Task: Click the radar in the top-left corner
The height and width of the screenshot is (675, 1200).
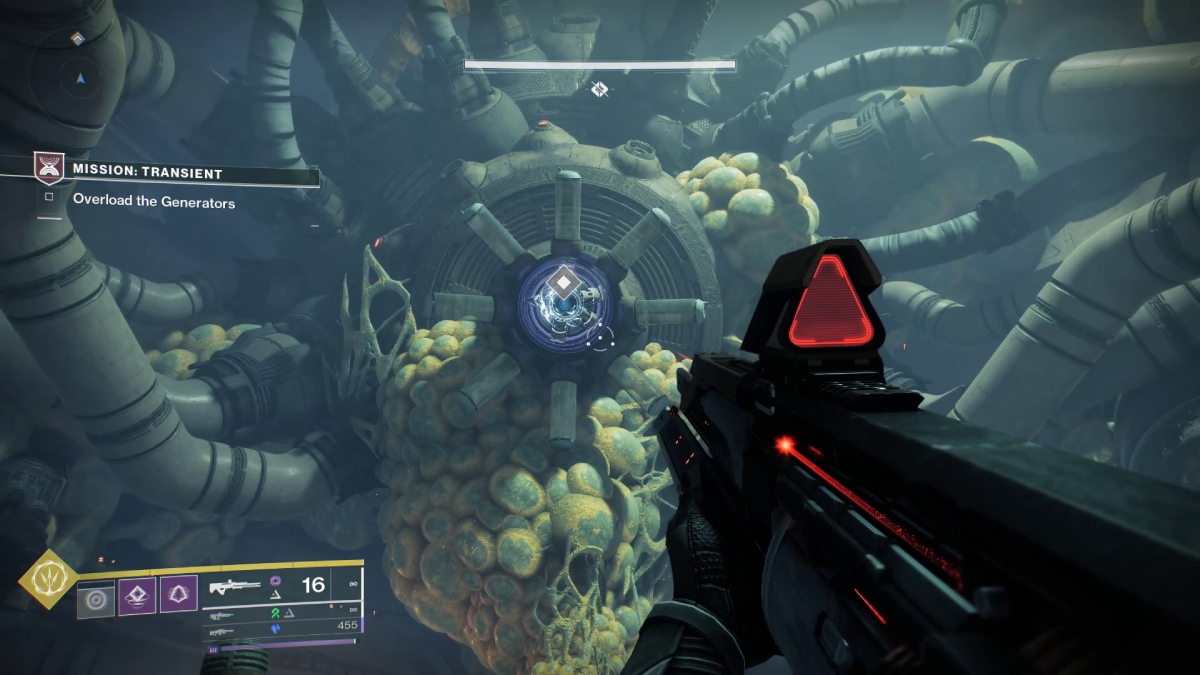Action: tap(77, 75)
